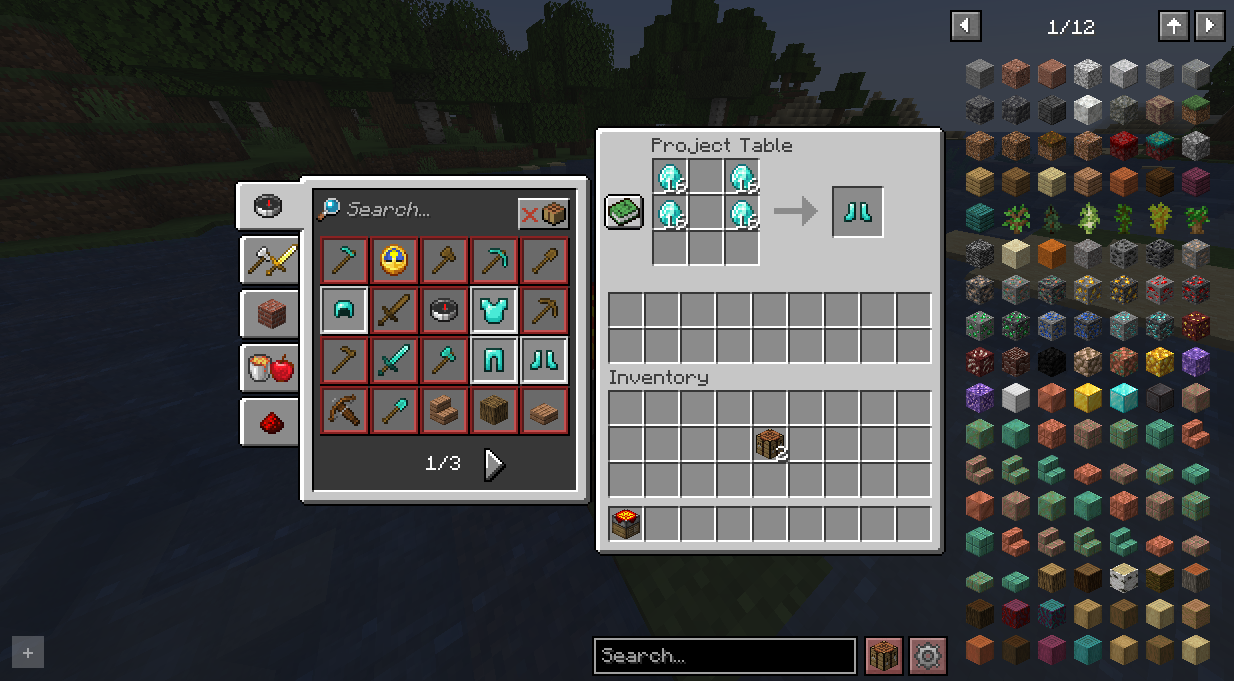Choose the diamond chestplate recipe
The height and width of the screenshot is (681, 1234).
coord(495,310)
